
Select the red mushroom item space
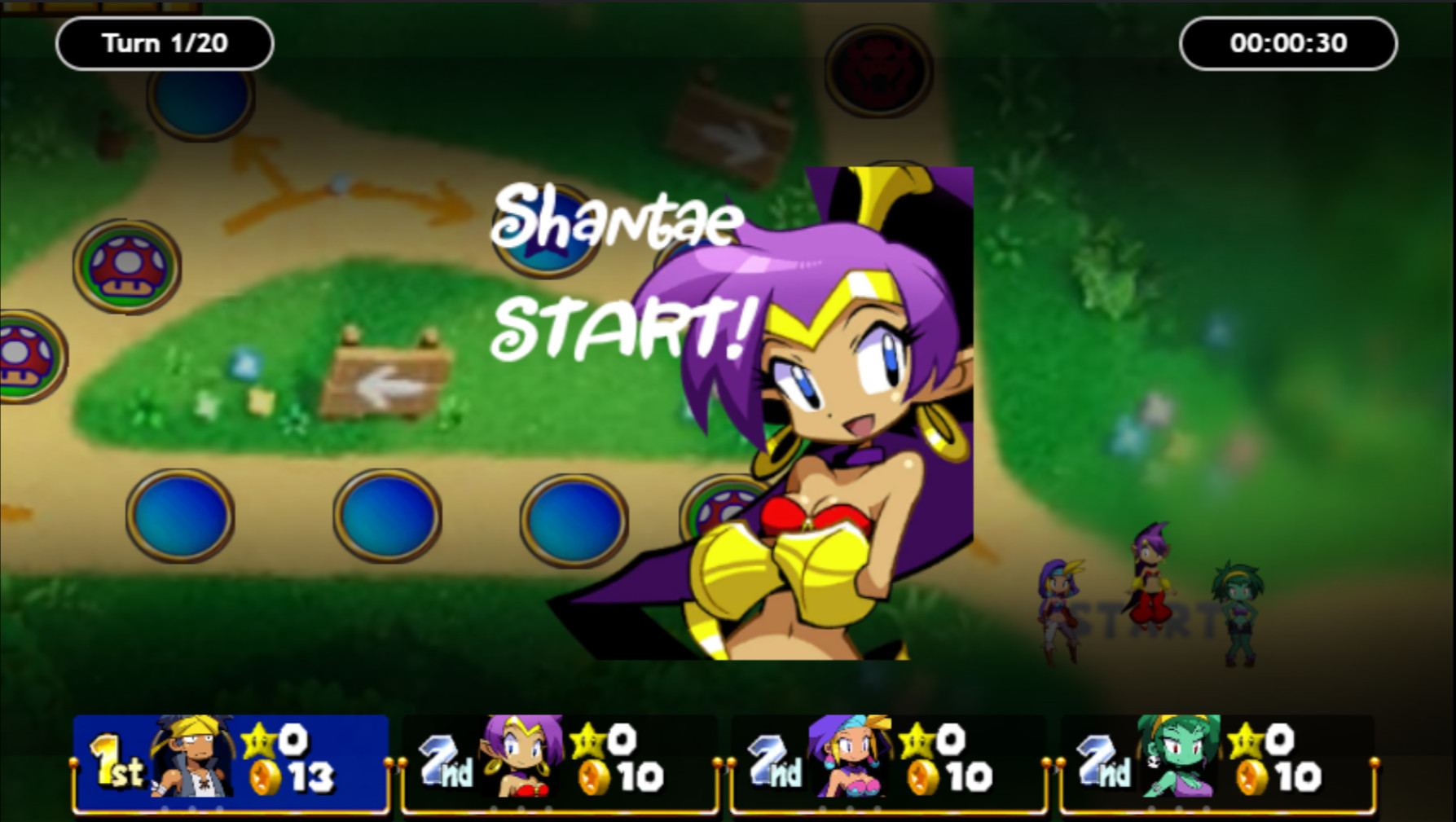click(129, 269)
